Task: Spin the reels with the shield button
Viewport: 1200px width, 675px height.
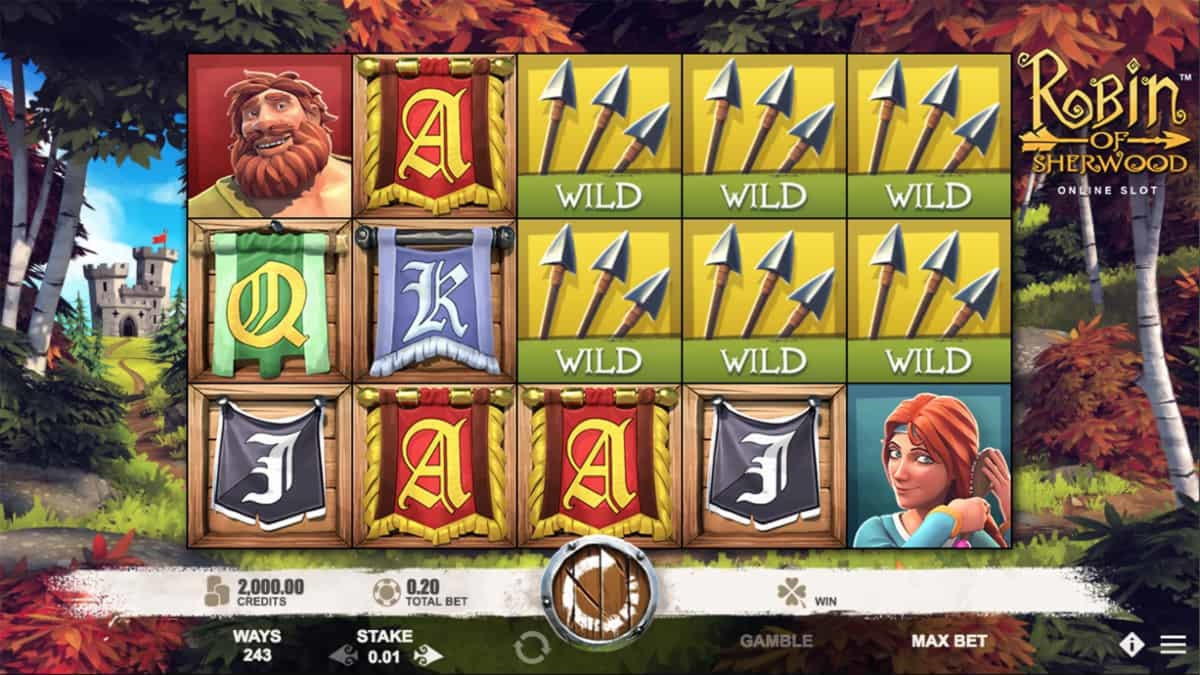Action: tap(600, 594)
